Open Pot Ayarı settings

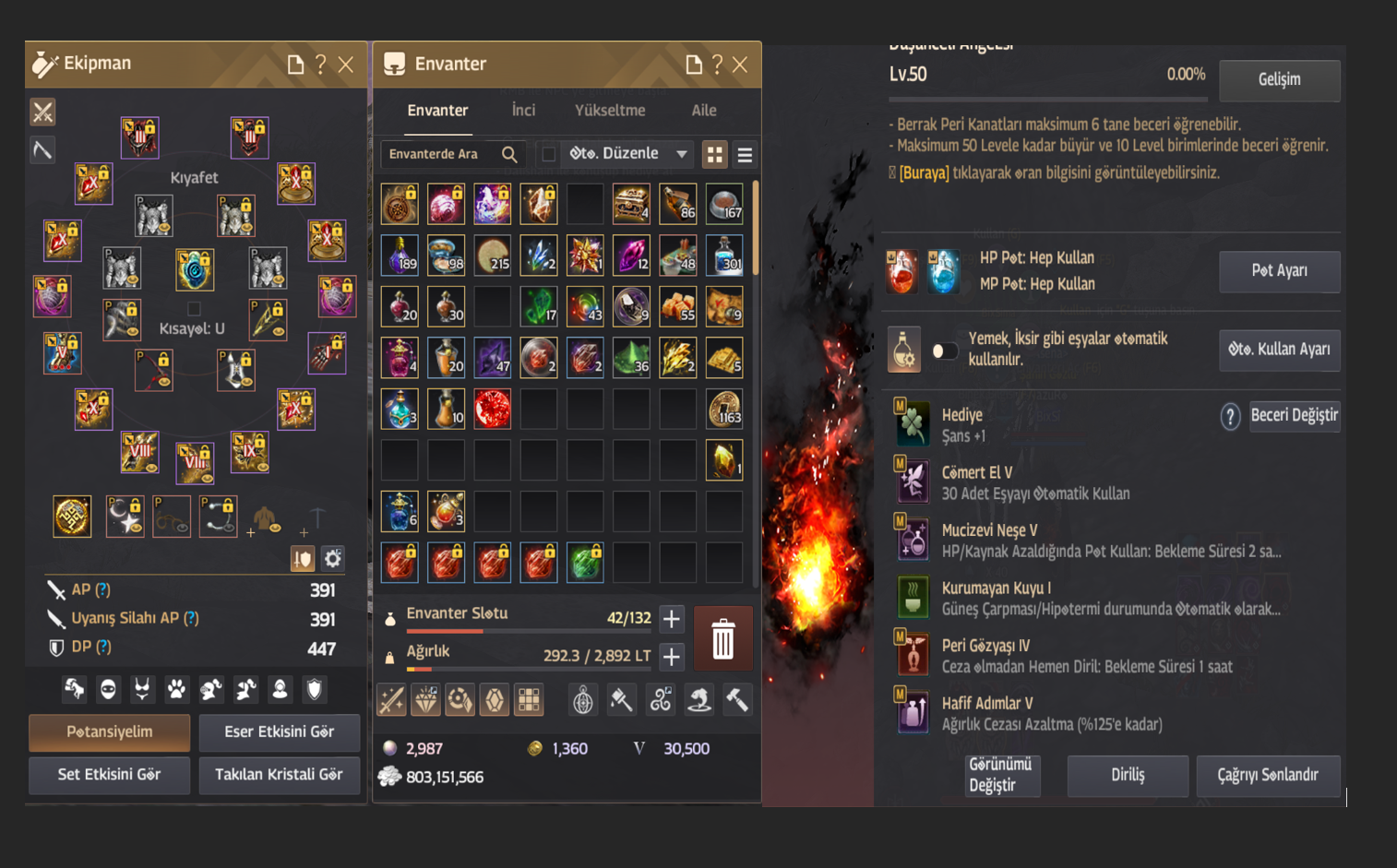pyautogui.click(x=1279, y=271)
